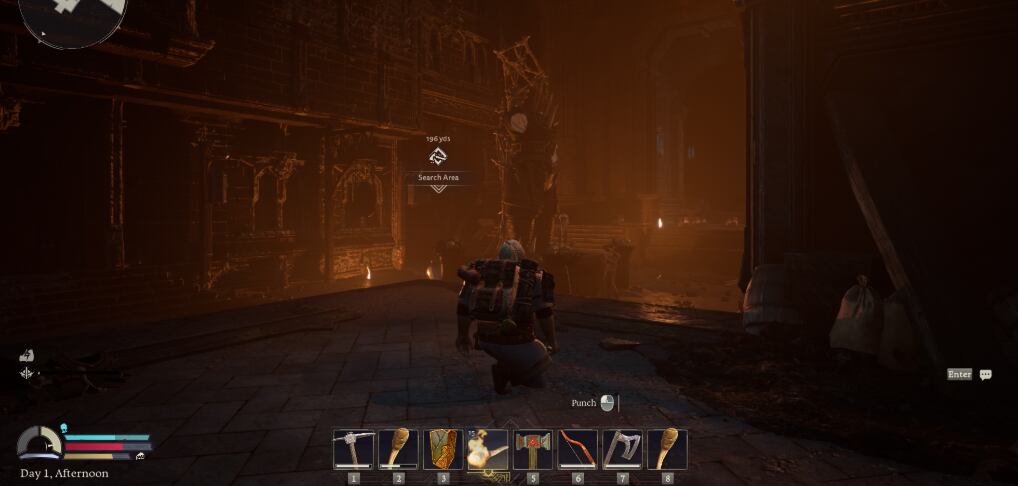Open the circular minimap
Image resolution: width=1018 pixels, height=486 pixels.
74,16
